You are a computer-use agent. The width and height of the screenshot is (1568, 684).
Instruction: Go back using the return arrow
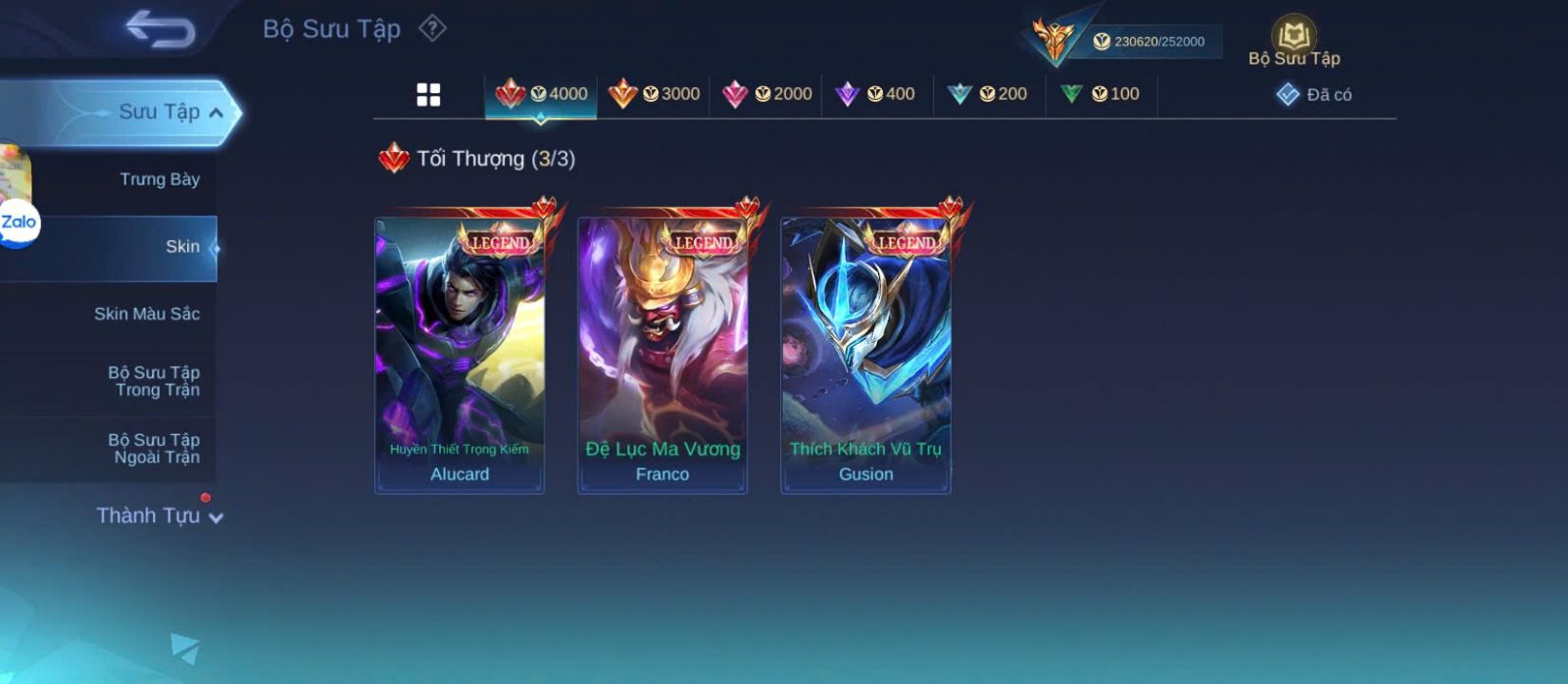pyautogui.click(x=160, y=28)
